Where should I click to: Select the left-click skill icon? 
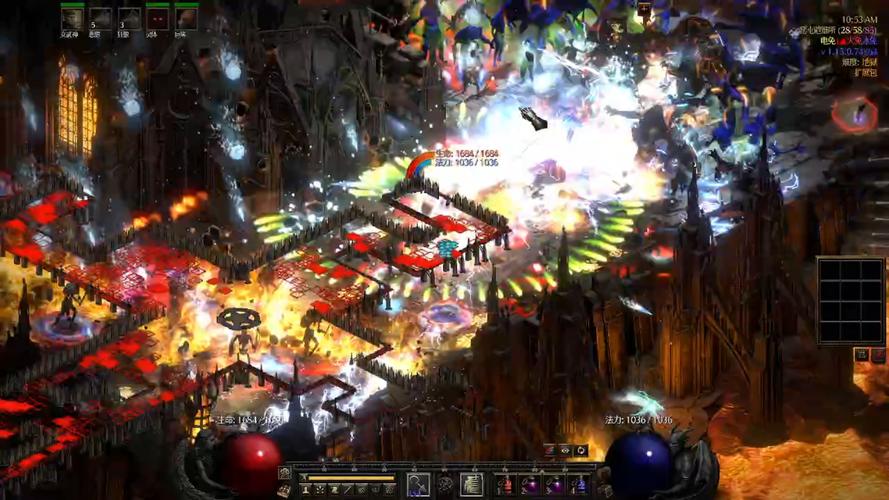418,485
